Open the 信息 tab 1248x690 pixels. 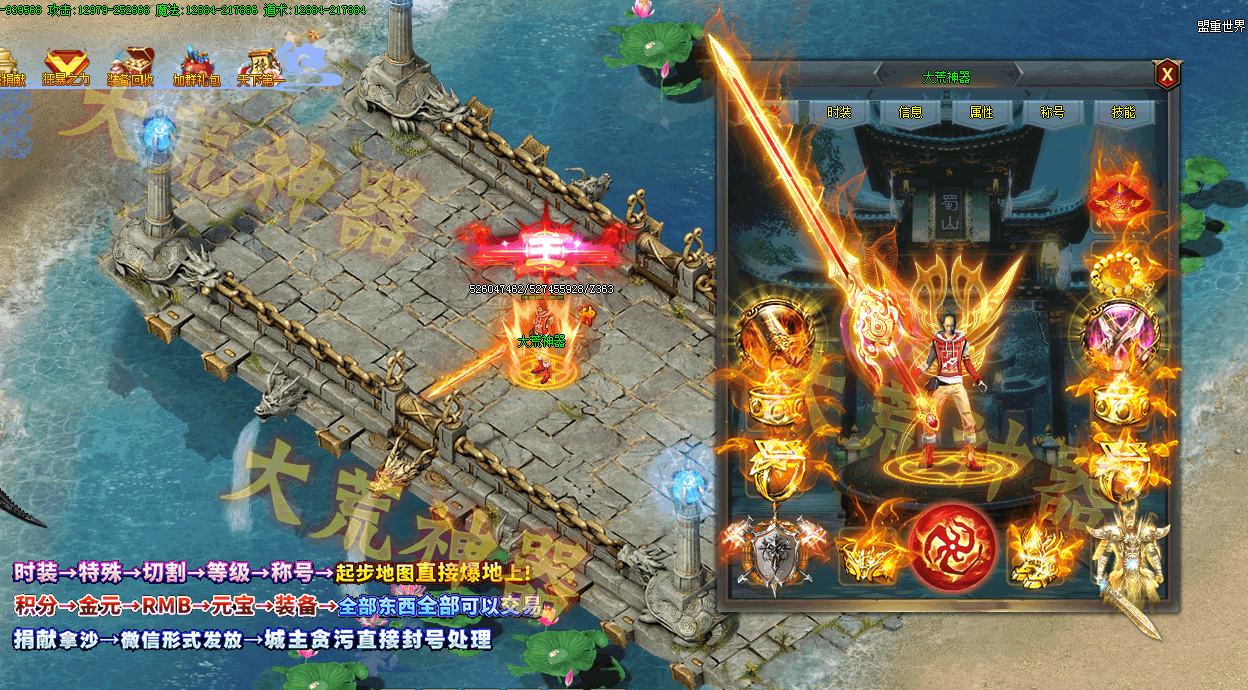910,112
